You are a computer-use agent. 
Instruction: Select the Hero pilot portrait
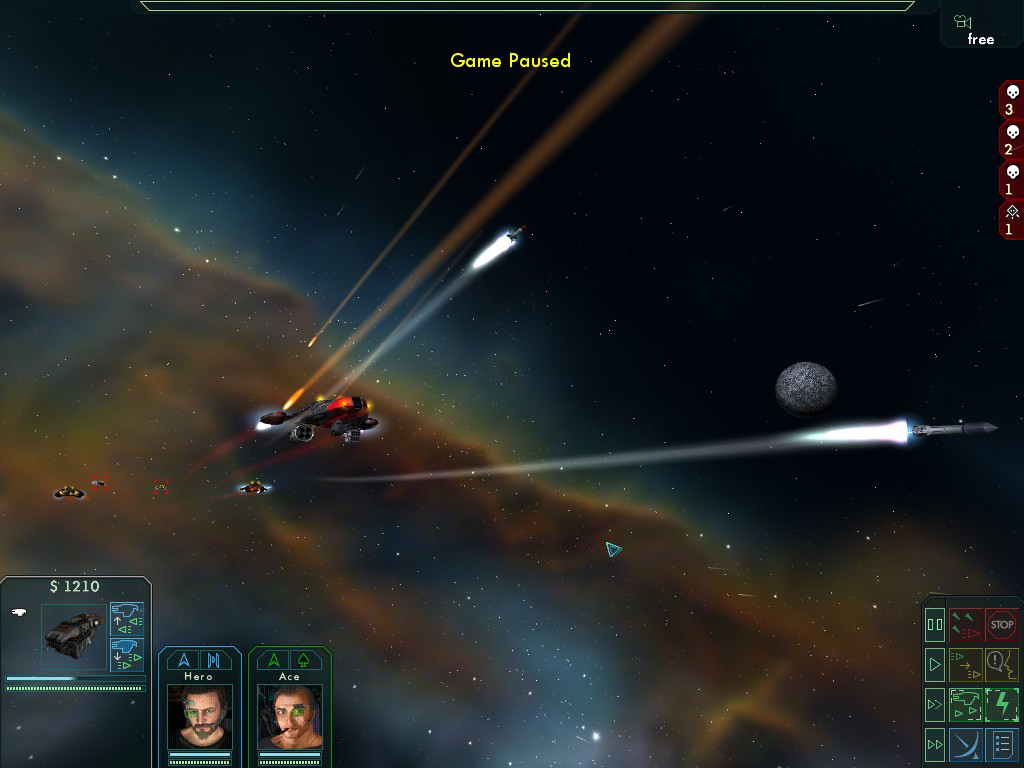click(x=199, y=716)
